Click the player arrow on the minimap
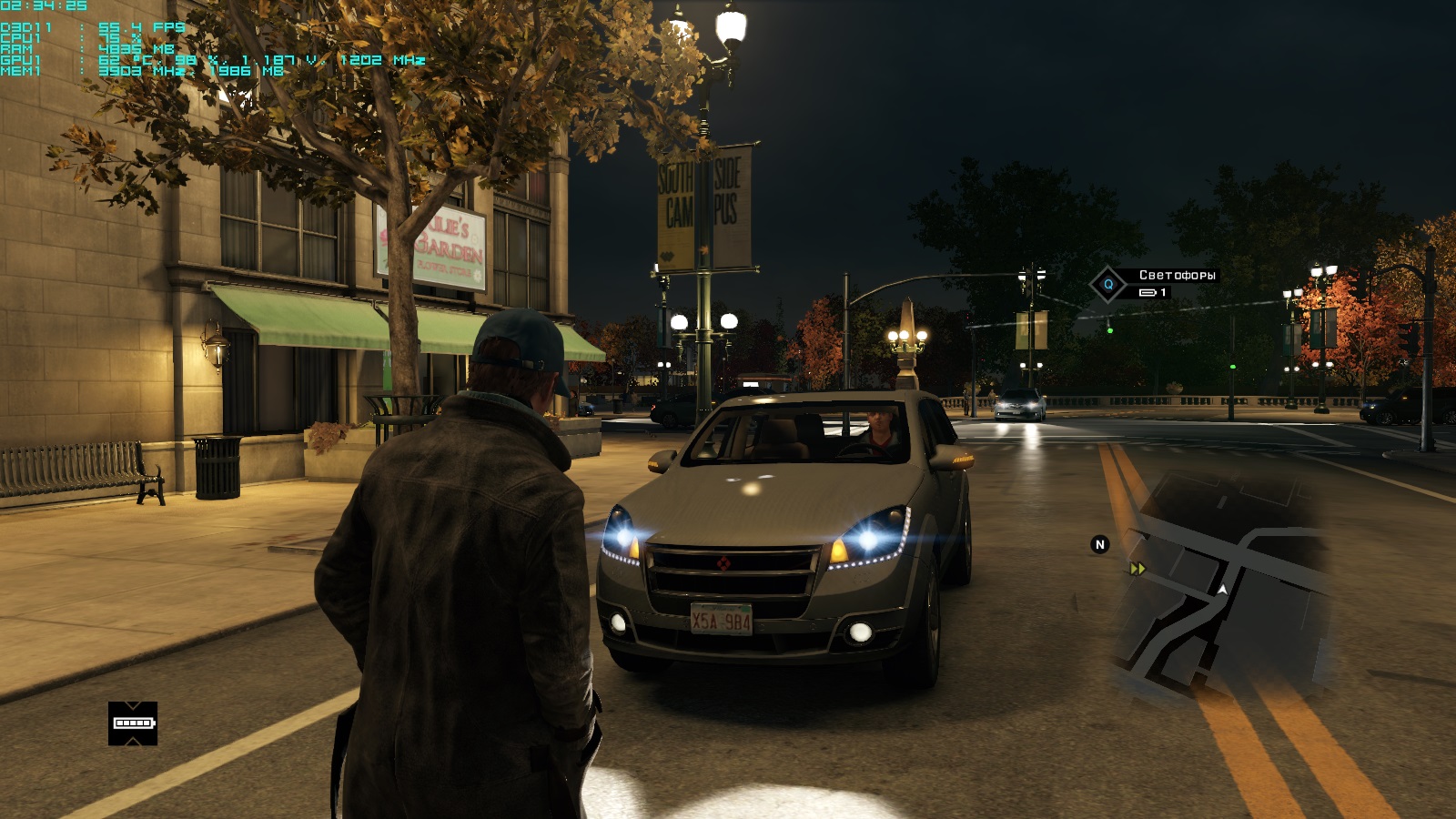 [1222, 590]
